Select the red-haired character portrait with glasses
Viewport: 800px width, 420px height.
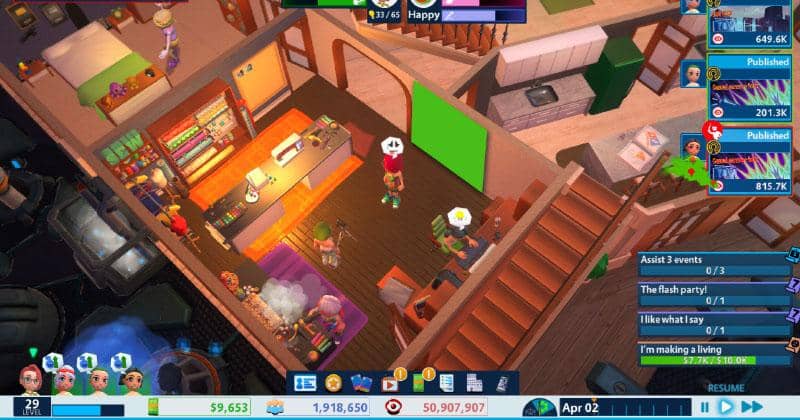coord(31,379)
